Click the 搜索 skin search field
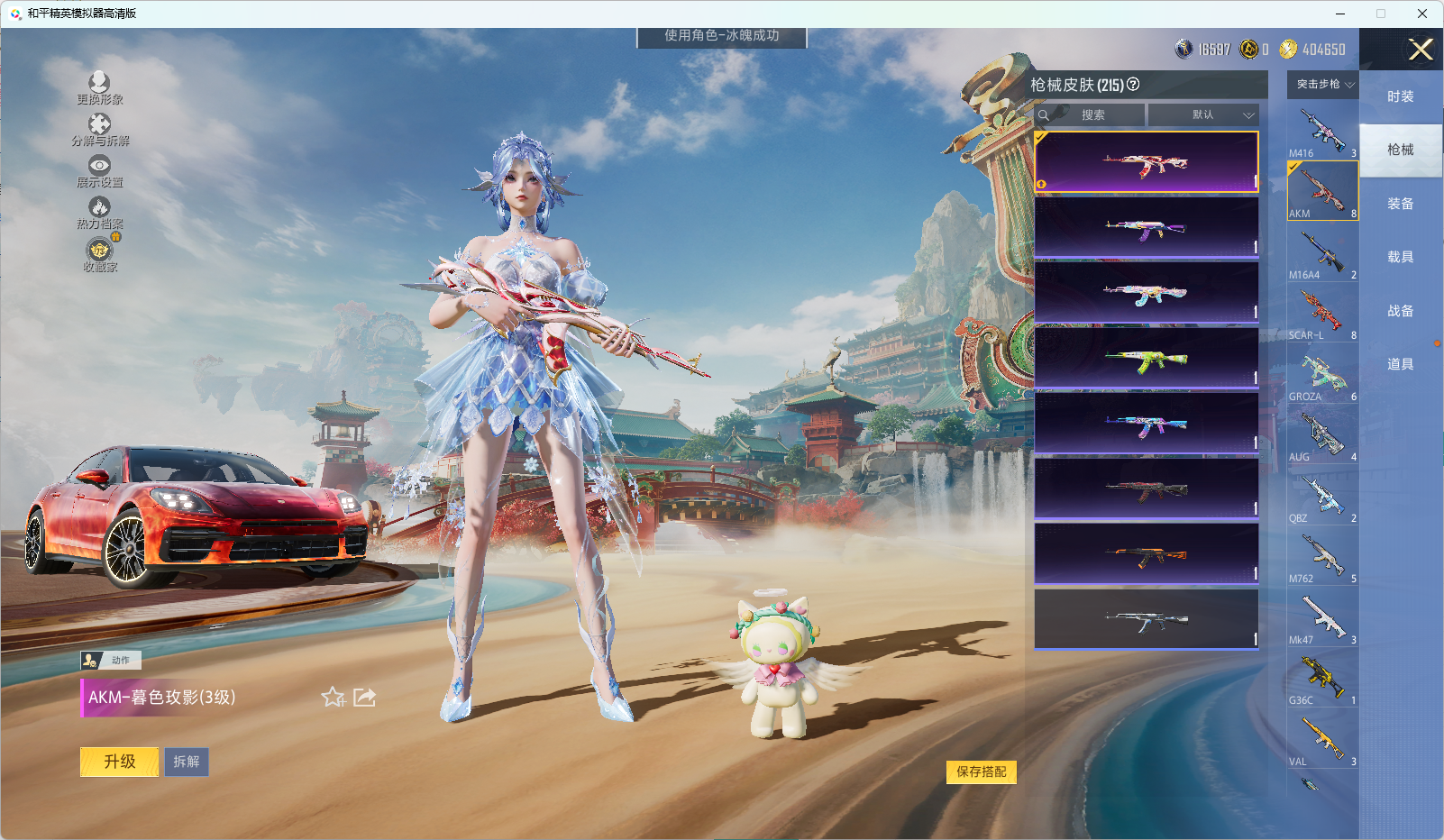1444x840 pixels. click(1092, 115)
